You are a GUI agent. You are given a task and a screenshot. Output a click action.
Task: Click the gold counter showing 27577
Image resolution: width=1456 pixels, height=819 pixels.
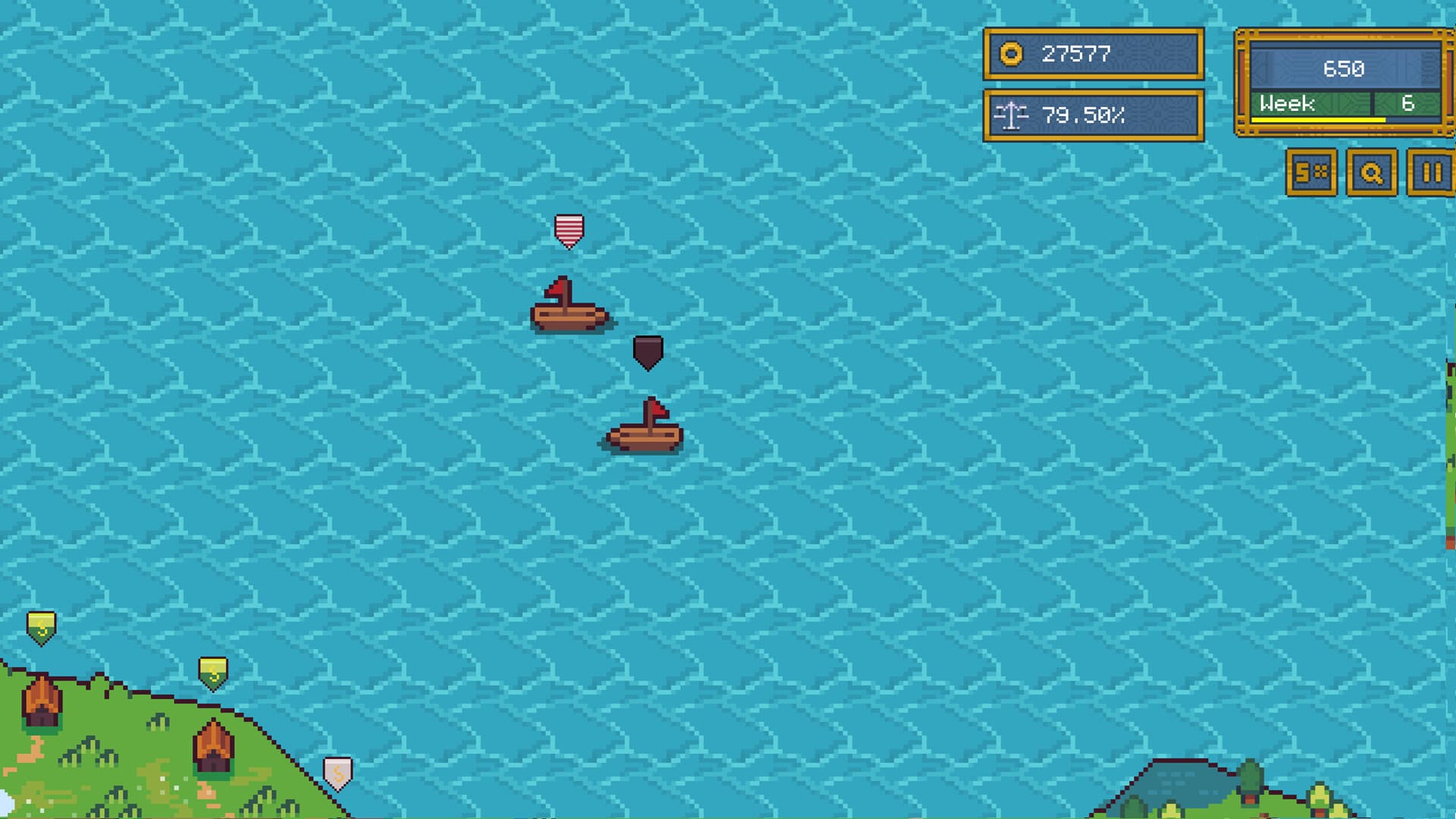[x=1077, y=54]
